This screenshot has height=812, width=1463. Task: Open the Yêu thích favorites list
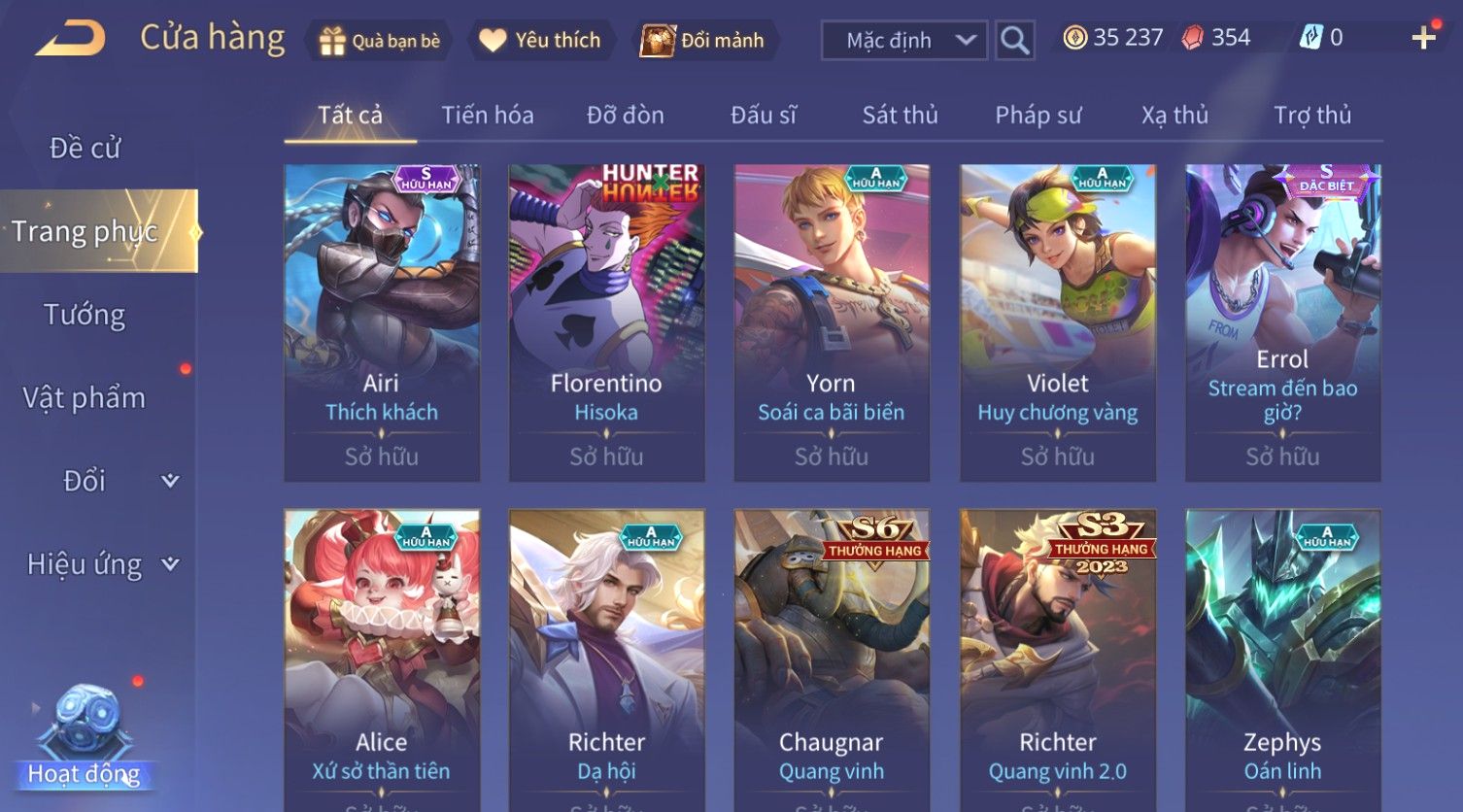pos(540,41)
